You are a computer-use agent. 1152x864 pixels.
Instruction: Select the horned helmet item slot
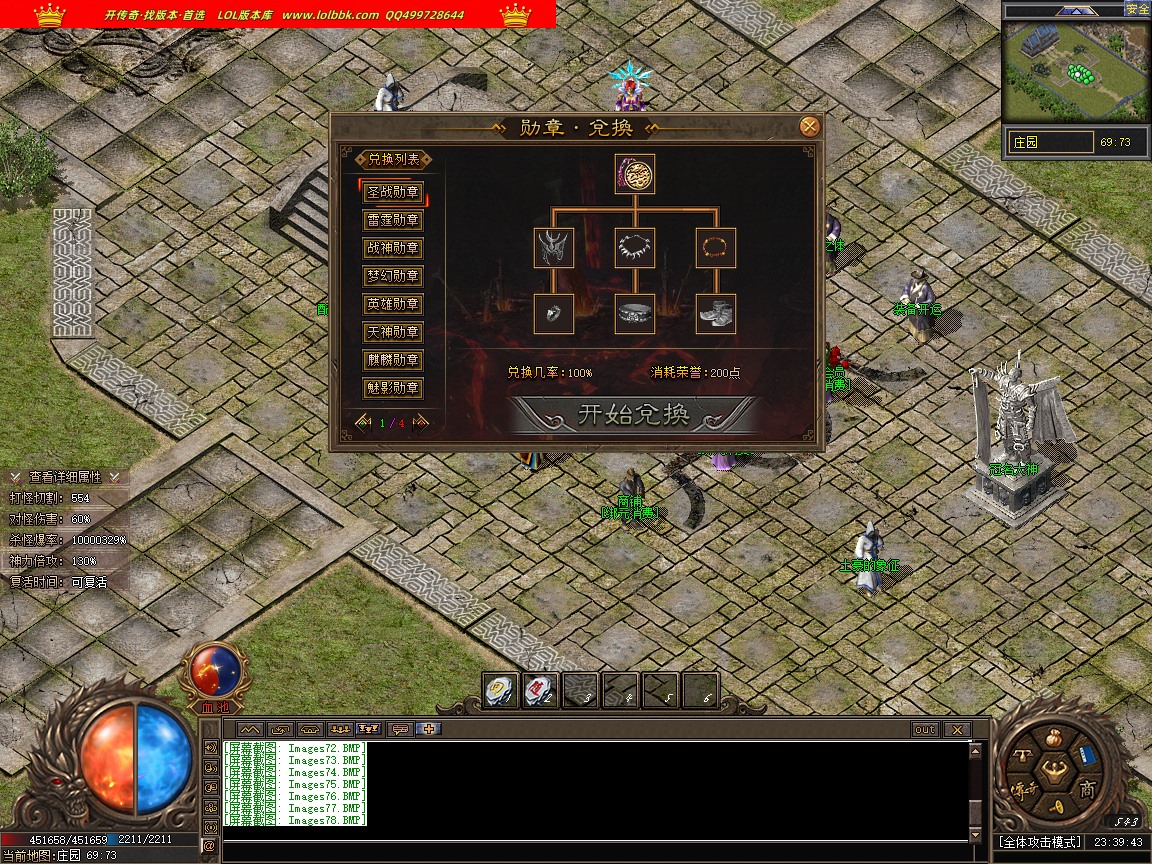[x=554, y=247]
